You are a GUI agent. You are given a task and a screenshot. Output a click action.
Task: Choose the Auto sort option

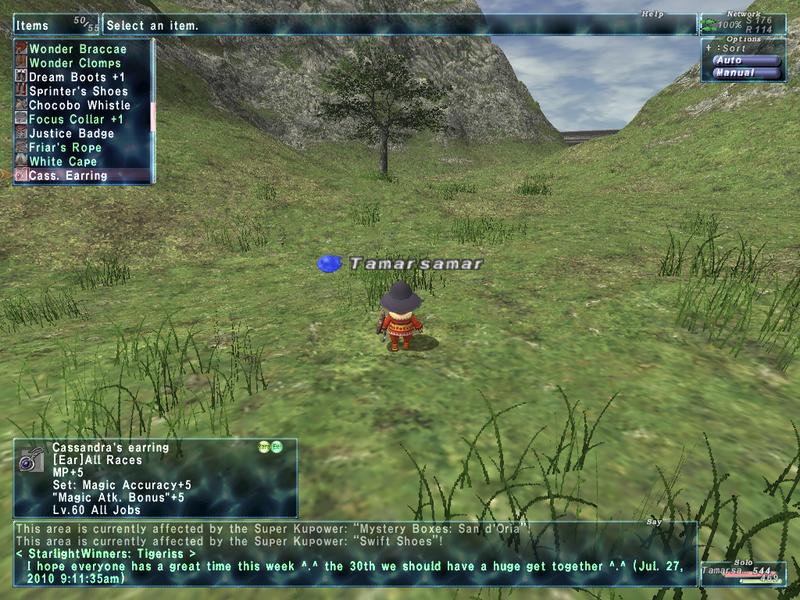click(745, 60)
